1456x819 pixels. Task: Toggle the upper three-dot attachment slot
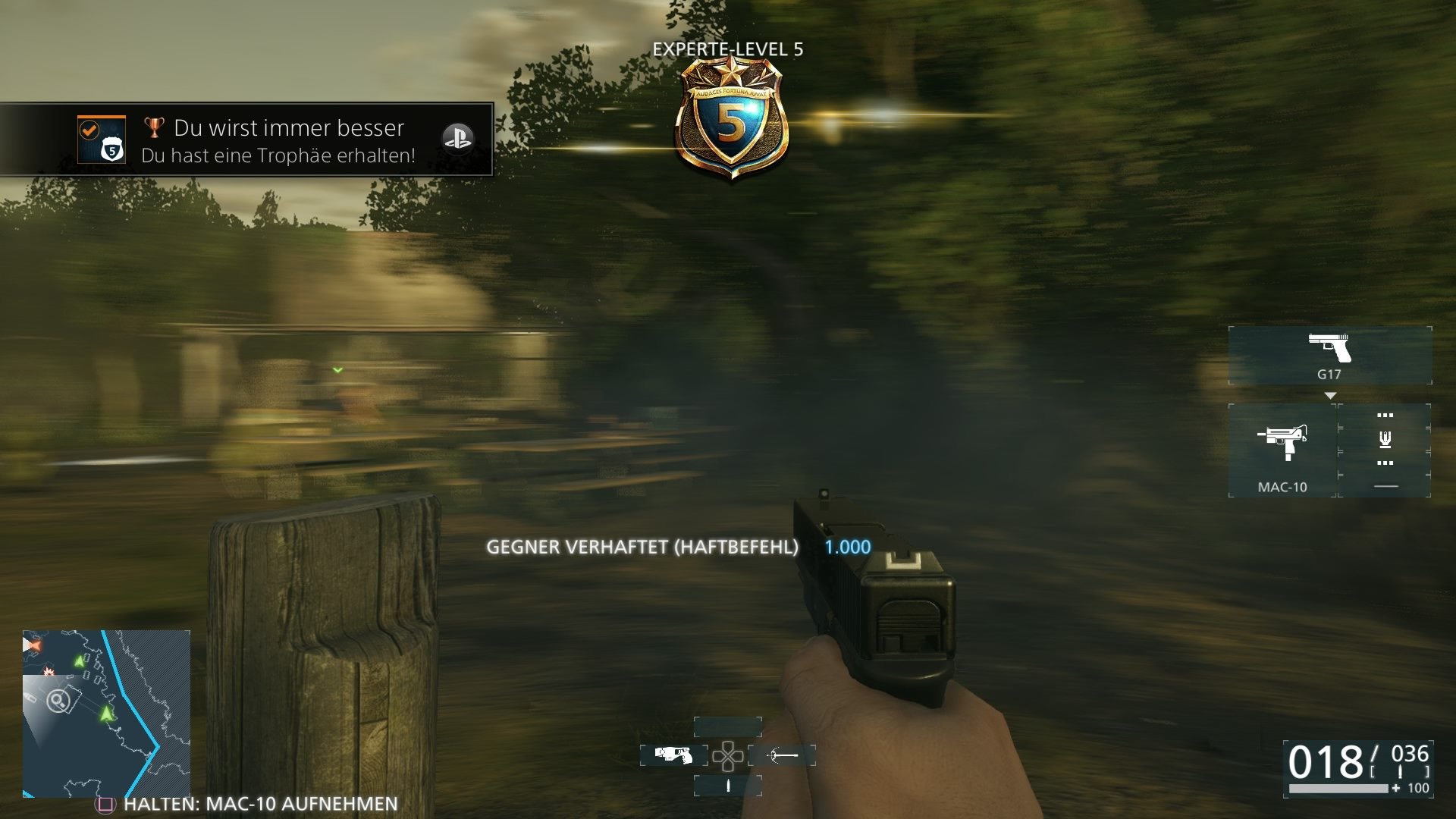point(1385,416)
